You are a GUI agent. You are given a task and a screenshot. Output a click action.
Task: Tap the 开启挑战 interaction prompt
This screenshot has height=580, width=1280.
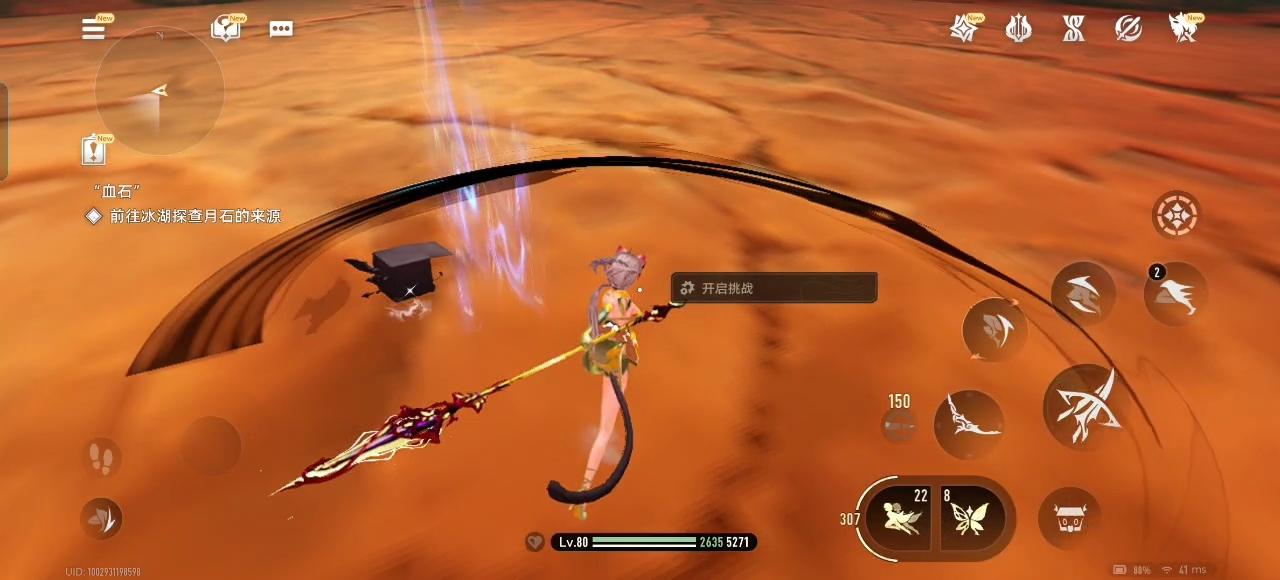click(x=774, y=288)
